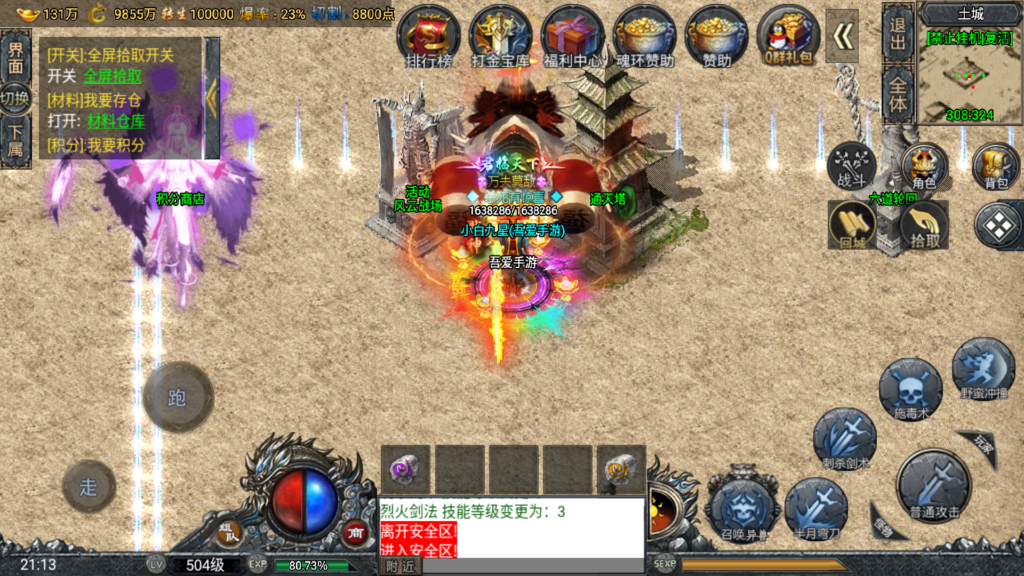
Task: Use the 回城 return-to-town scroll
Action: click(x=852, y=225)
